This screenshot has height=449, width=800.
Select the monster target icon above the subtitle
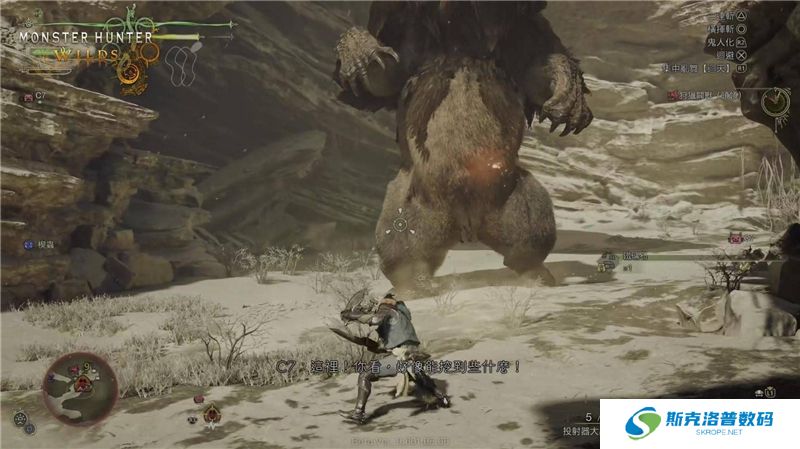pyautogui.click(x=211, y=415)
